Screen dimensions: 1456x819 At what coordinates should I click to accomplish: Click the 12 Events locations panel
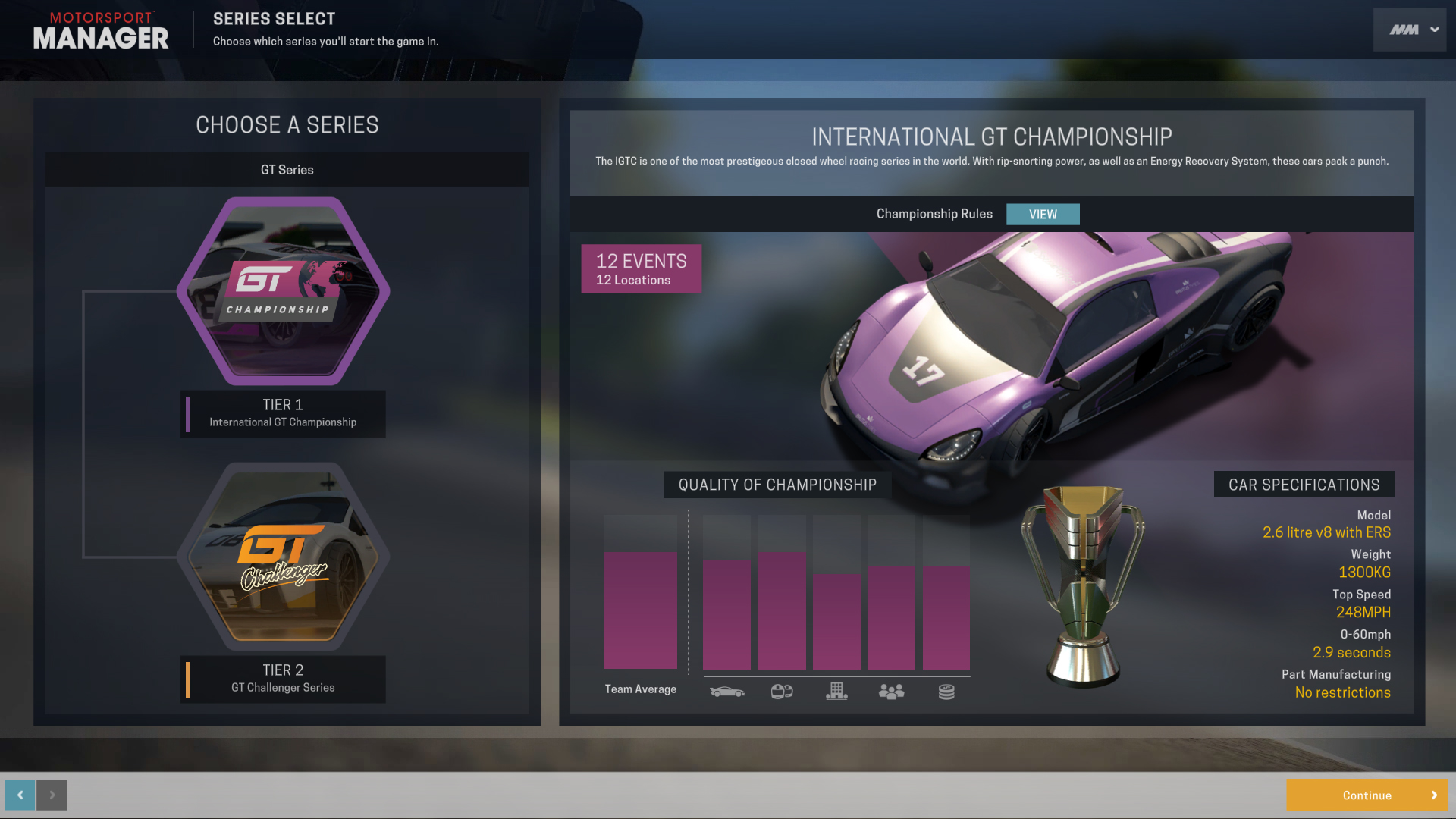coord(641,268)
